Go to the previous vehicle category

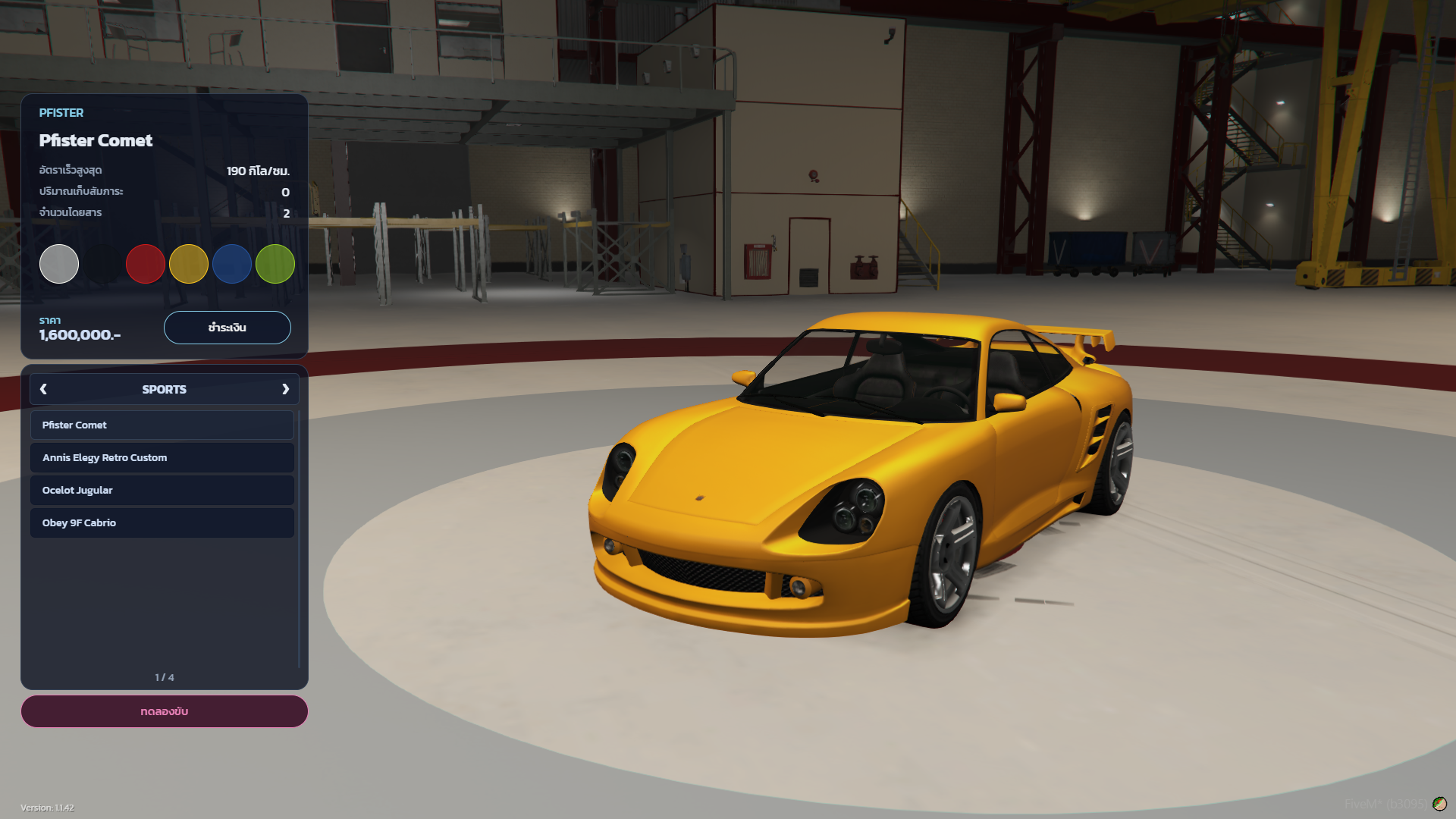(x=43, y=389)
